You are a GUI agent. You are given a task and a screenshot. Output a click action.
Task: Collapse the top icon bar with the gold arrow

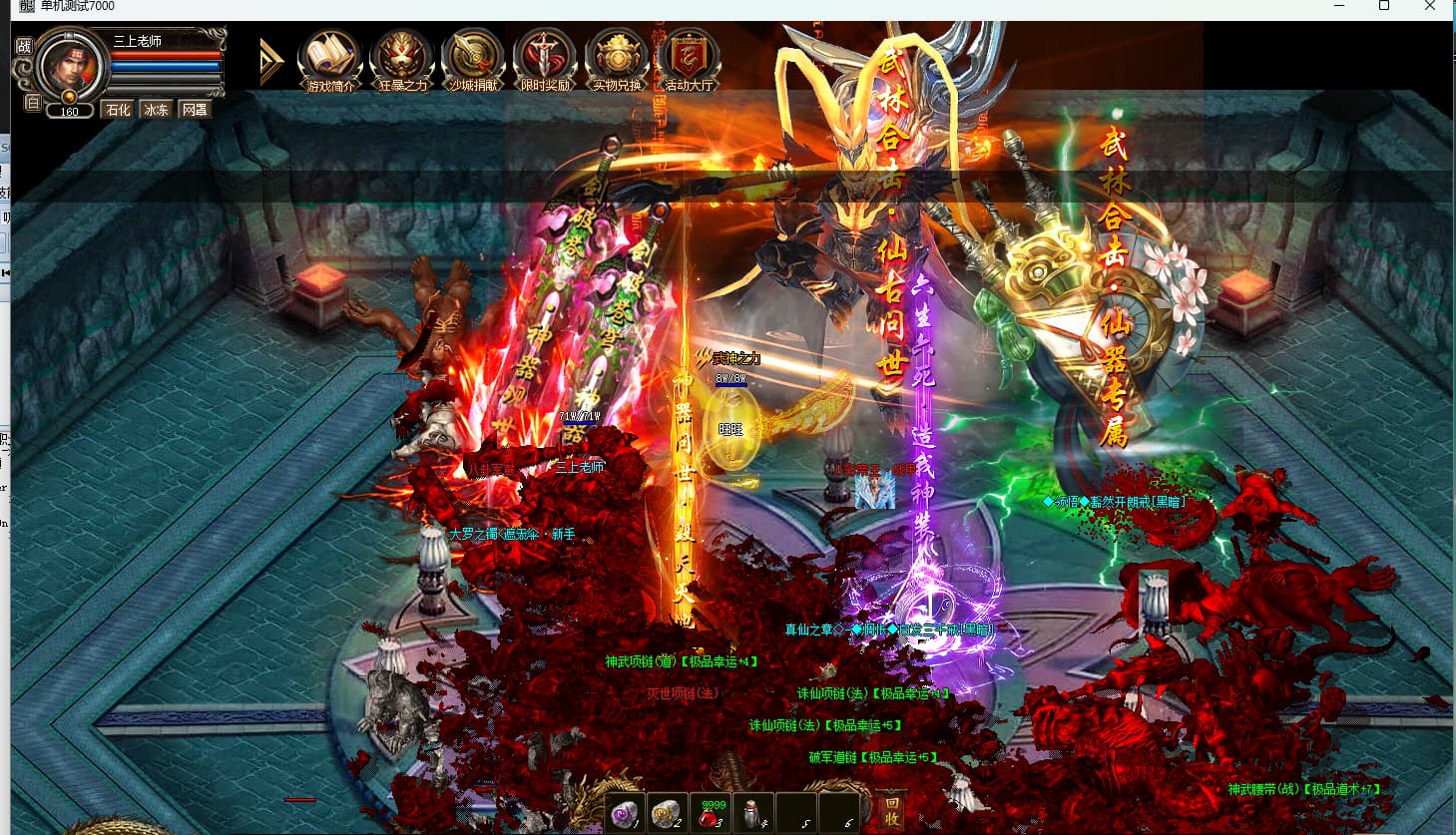270,61
